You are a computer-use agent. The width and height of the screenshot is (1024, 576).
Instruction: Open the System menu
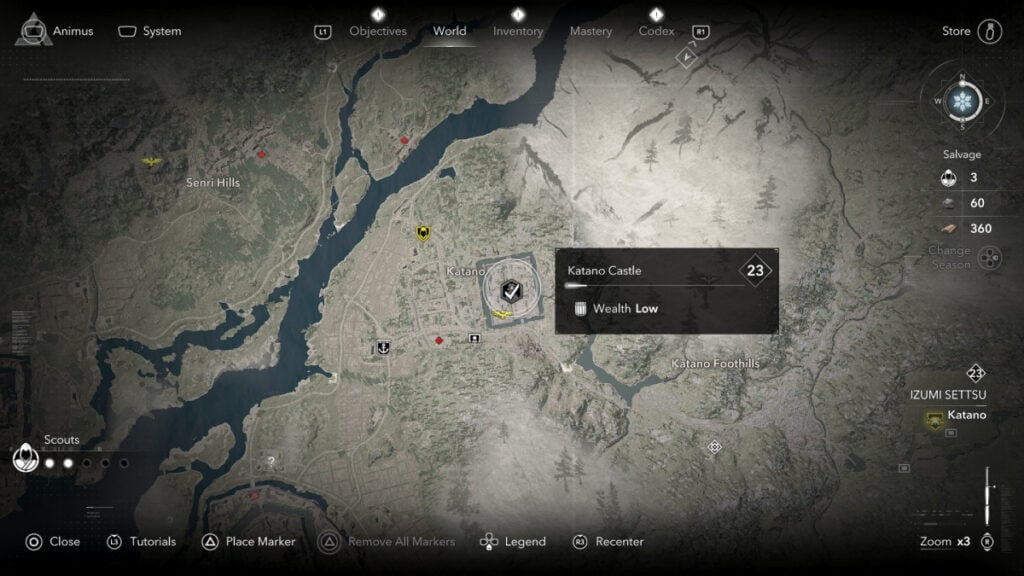(150, 31)
